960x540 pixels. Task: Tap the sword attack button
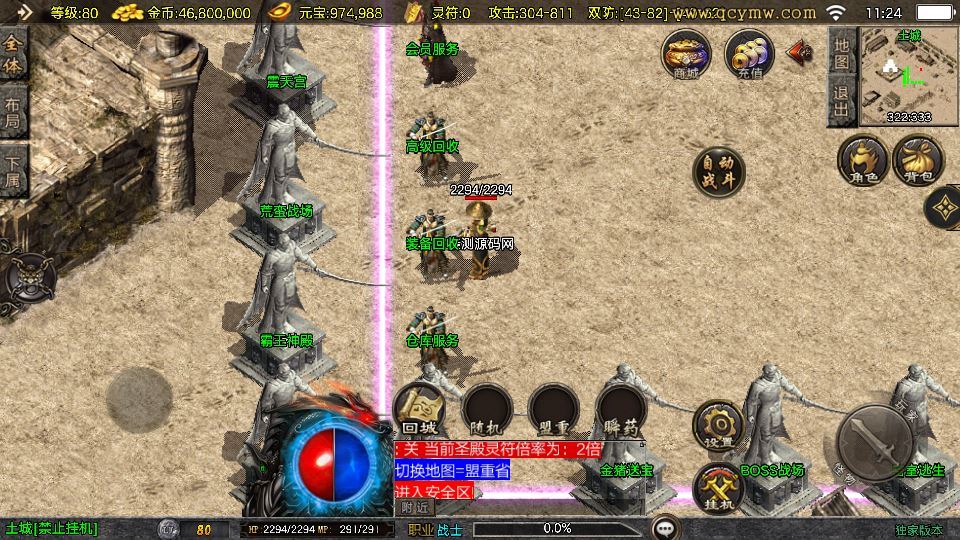pyautogui.click(x=875, y=442)
